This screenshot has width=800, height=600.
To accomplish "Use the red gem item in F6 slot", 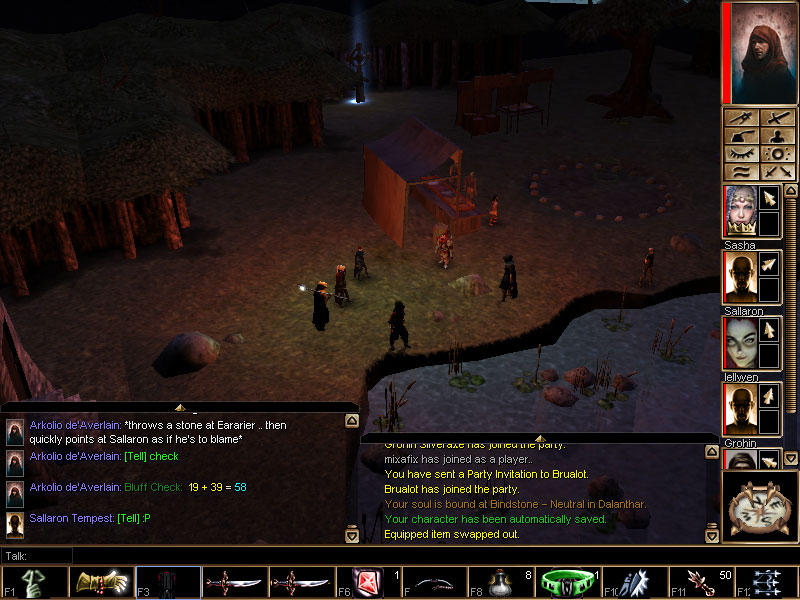I will (x=365, y=582).
